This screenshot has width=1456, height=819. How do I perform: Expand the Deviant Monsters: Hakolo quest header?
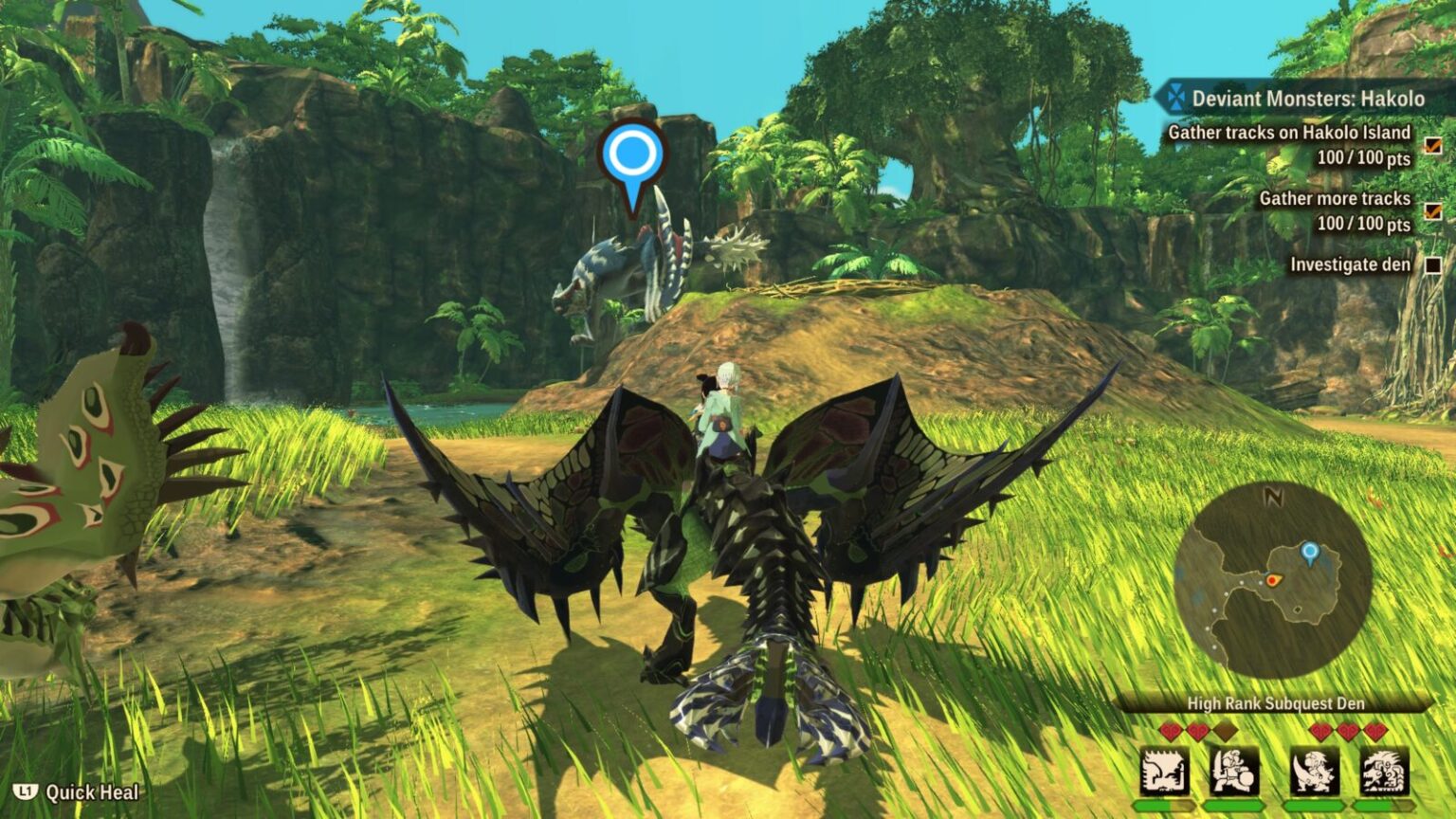1308,97
